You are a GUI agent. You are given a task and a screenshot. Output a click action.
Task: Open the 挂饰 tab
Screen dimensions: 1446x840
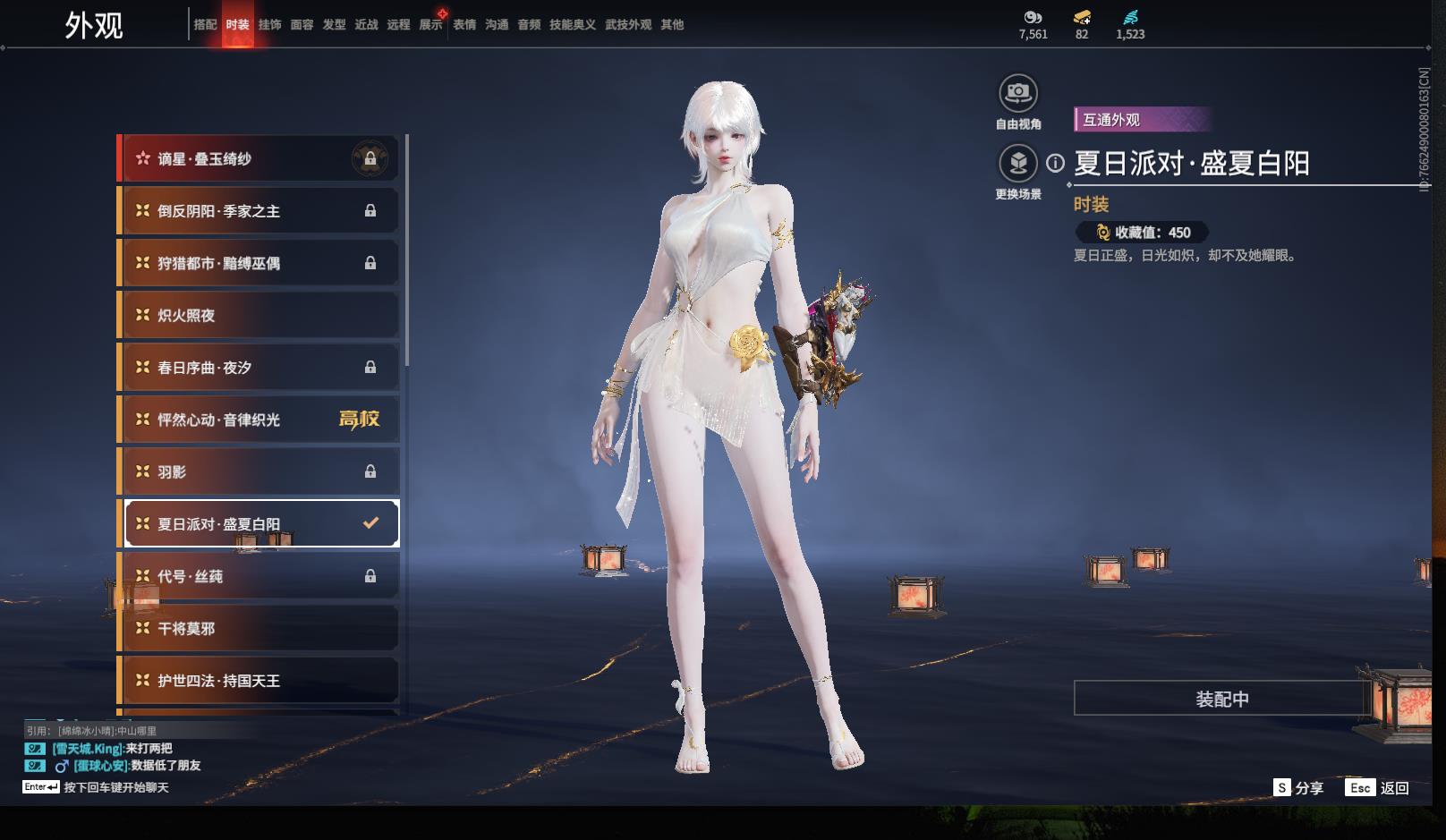point(269,25)
